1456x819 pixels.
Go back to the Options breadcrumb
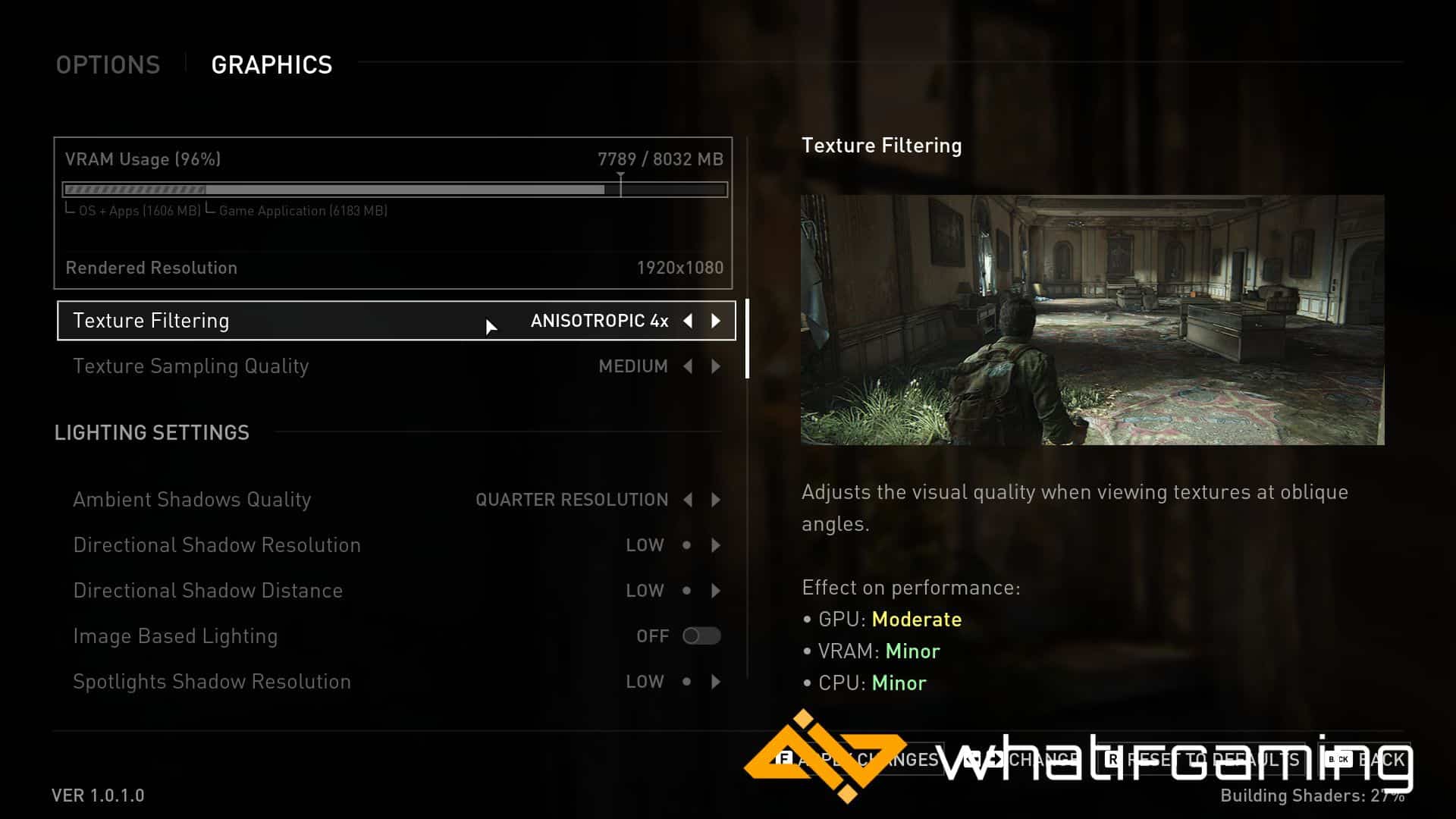pos(108,65)
